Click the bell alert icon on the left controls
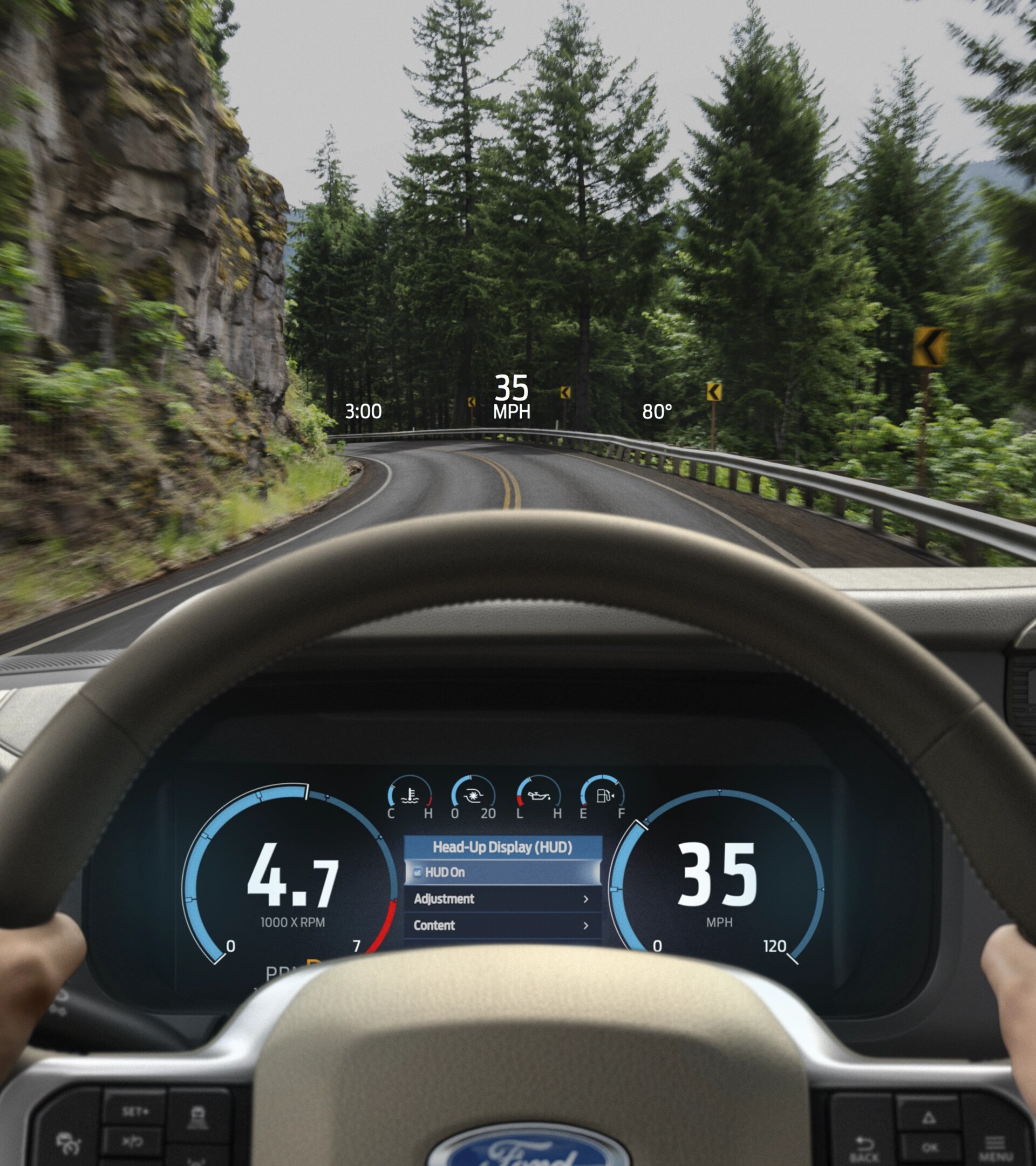Viewport: 1036px width, 1166px height. click(x=199, y=1117)
